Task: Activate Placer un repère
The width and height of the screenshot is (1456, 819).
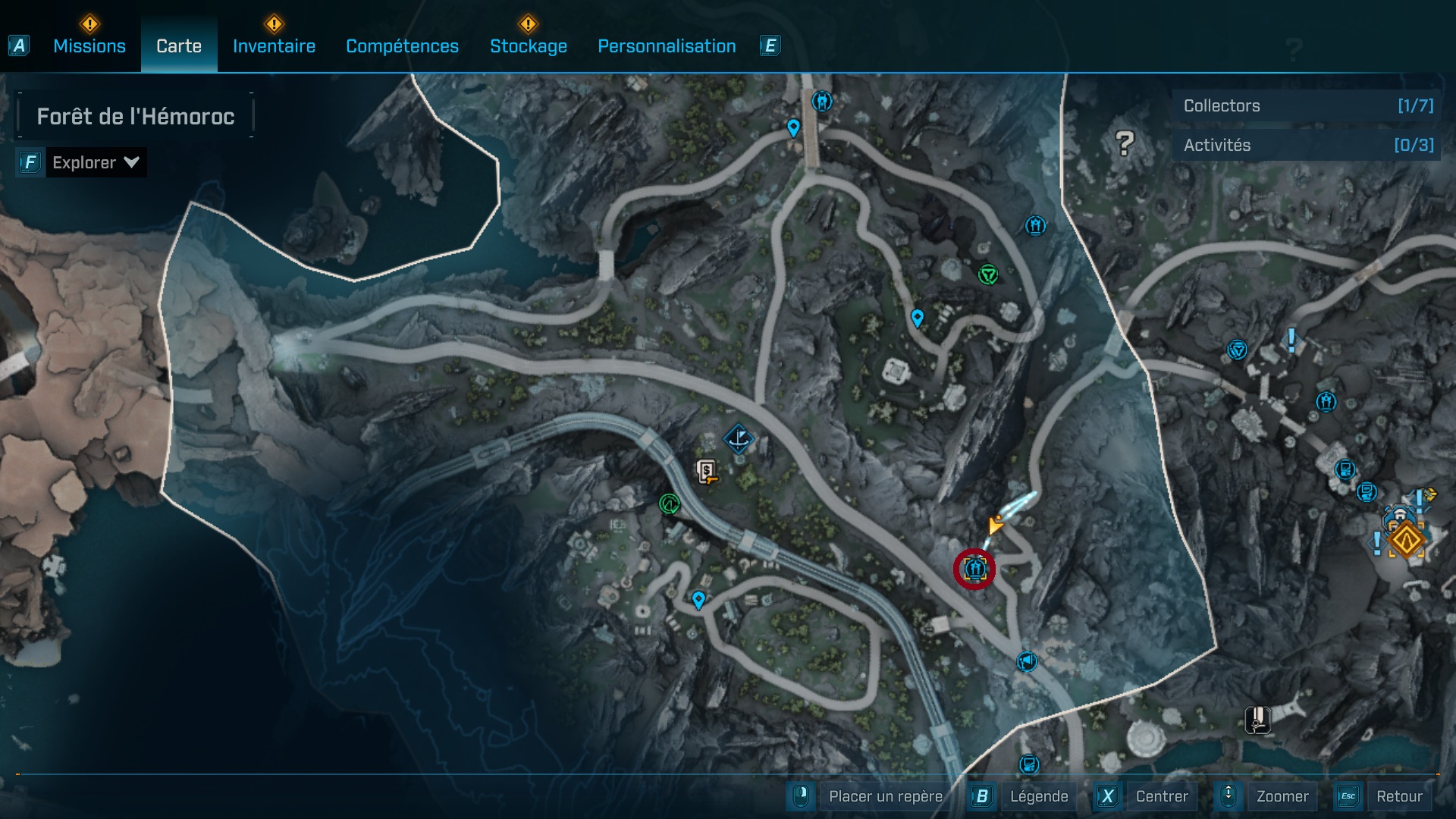Action: coord(885,796)
